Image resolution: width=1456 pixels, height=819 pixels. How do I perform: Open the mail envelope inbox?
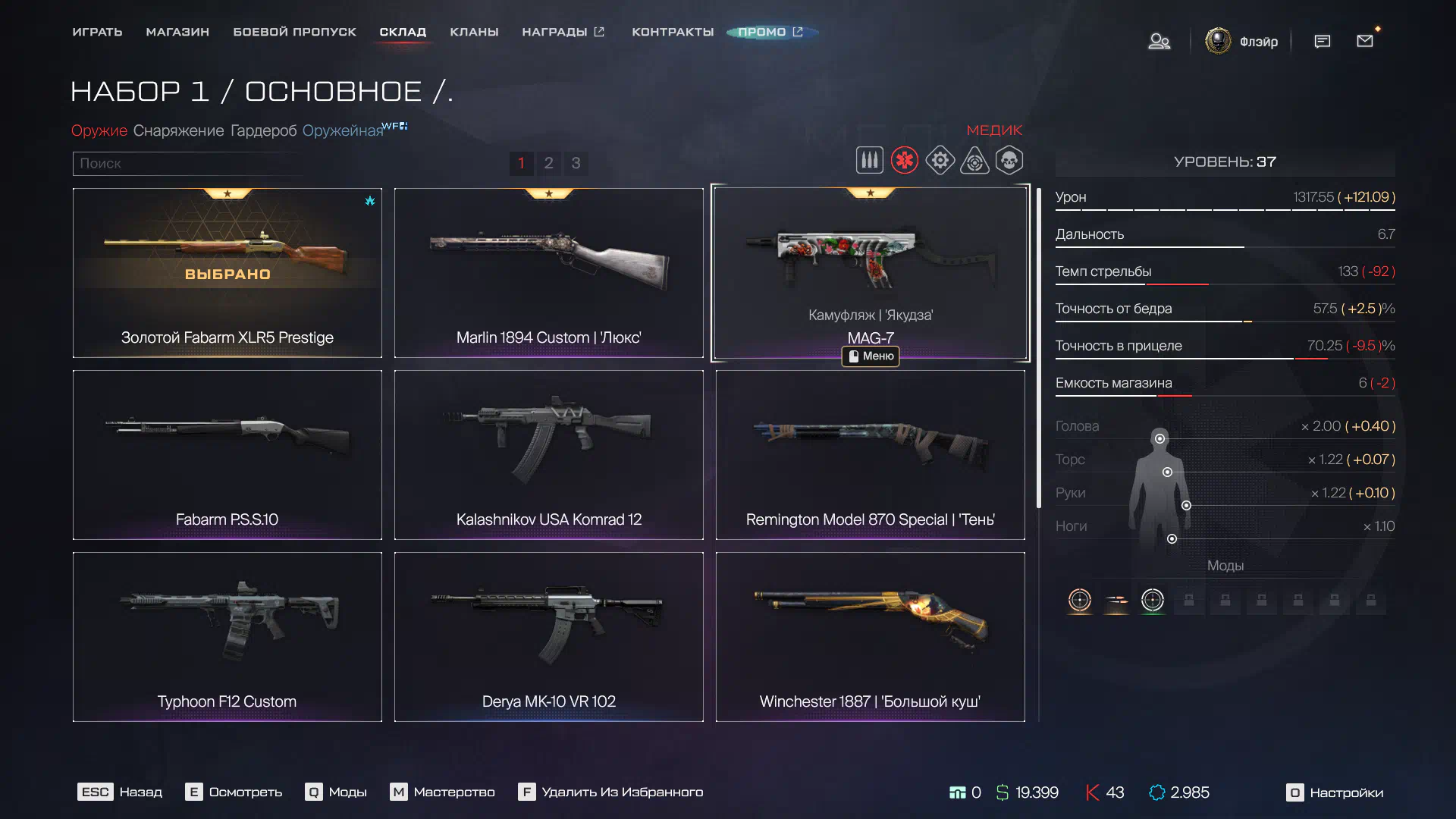click(1365, 41)
